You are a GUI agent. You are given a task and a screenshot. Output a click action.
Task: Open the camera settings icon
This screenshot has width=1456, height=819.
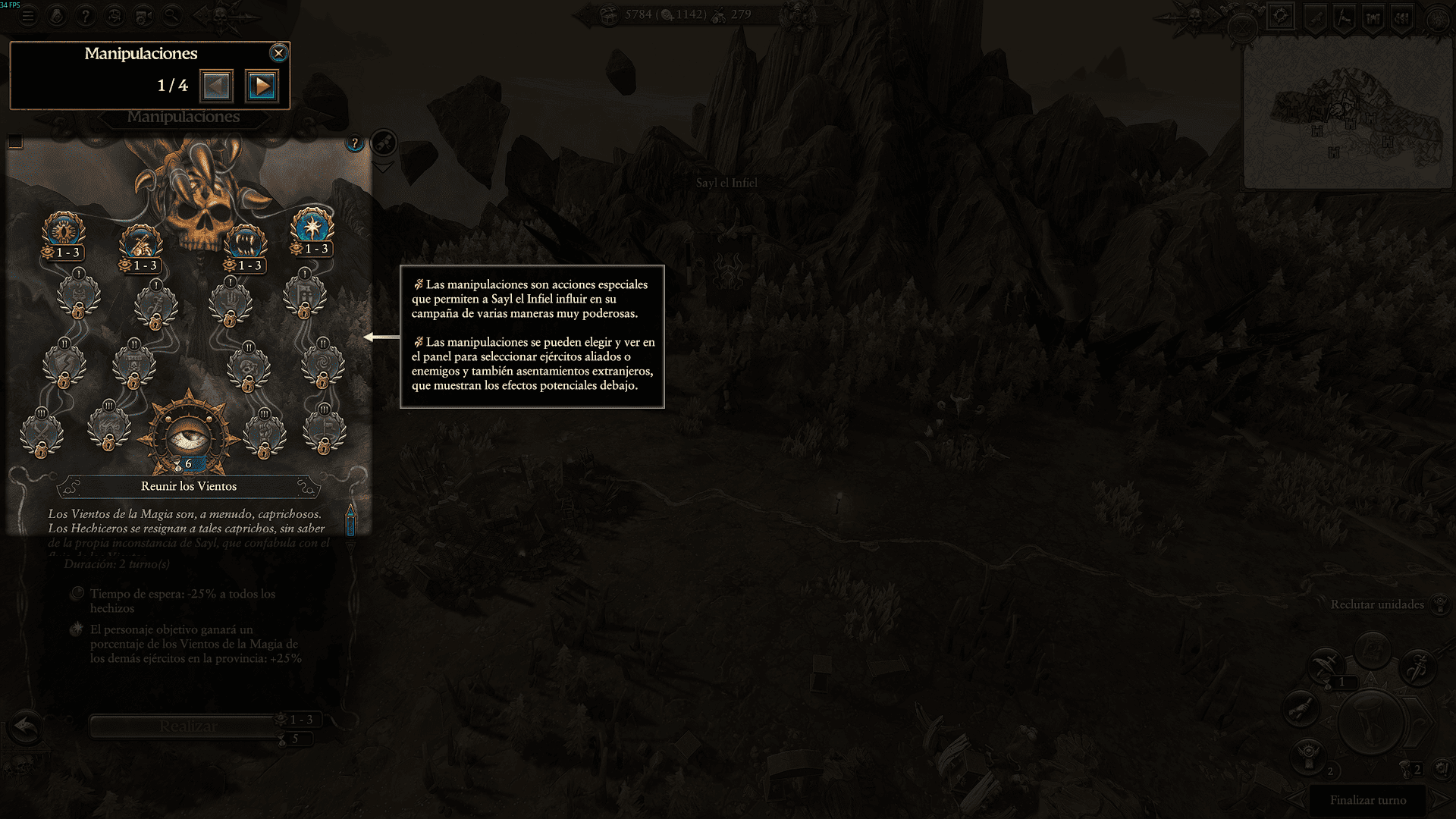(143, 15)
